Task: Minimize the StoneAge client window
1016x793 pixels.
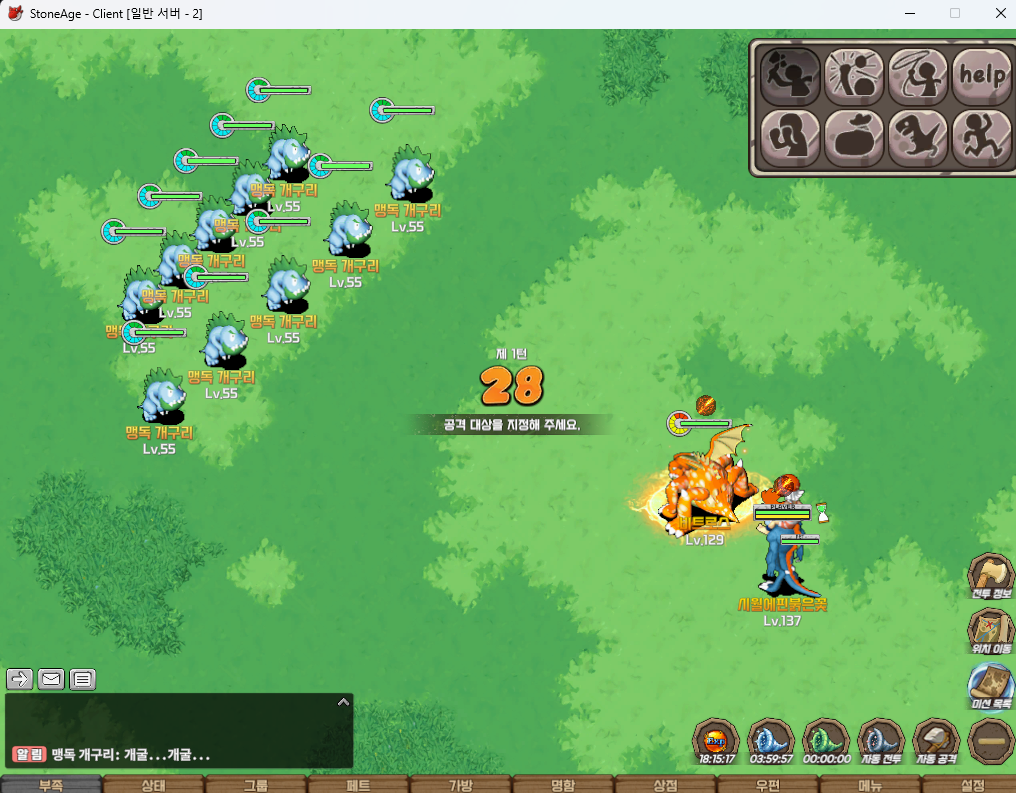Action: click(x=909, y=13)
